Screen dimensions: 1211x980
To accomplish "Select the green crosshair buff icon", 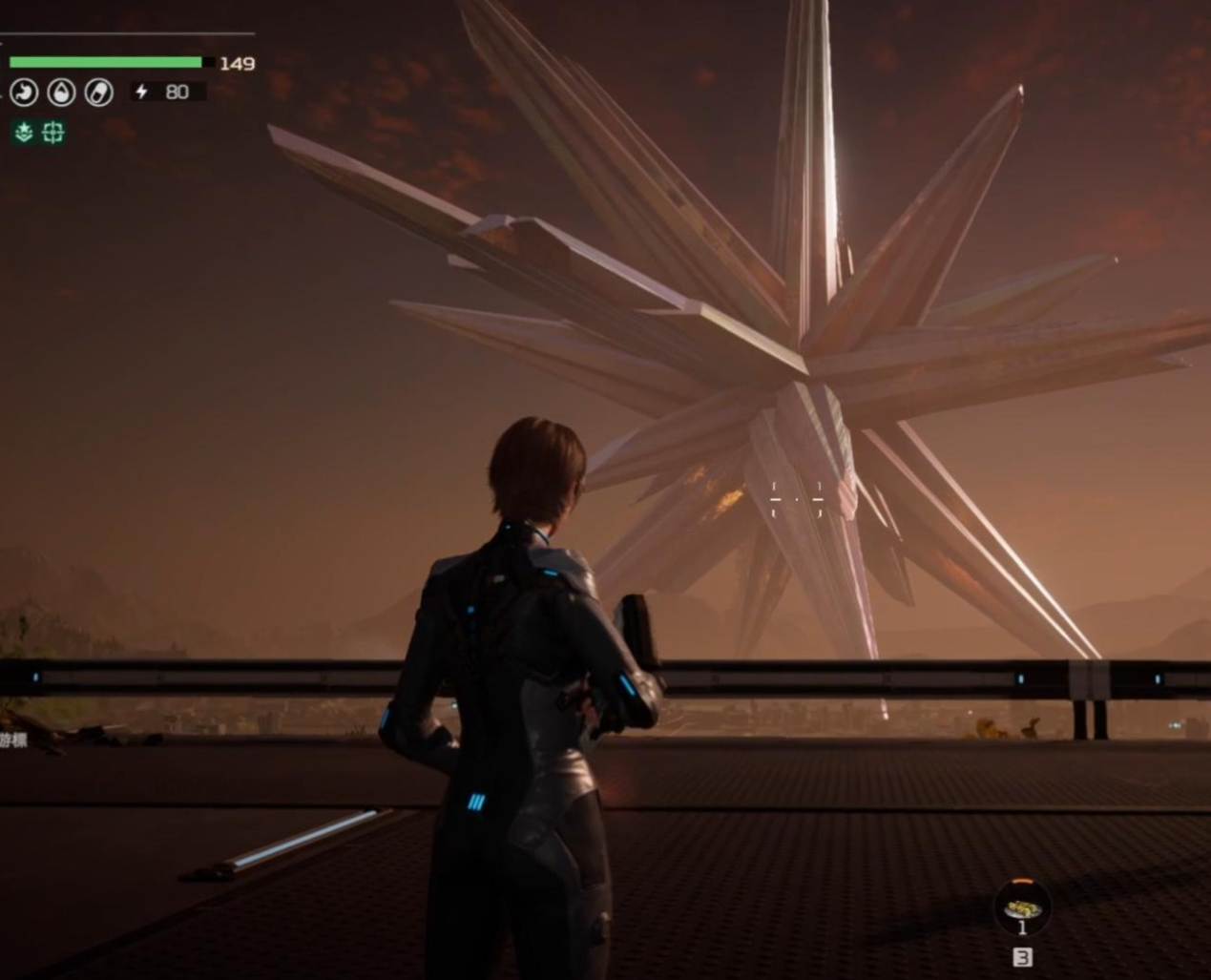I will point(53,133).
